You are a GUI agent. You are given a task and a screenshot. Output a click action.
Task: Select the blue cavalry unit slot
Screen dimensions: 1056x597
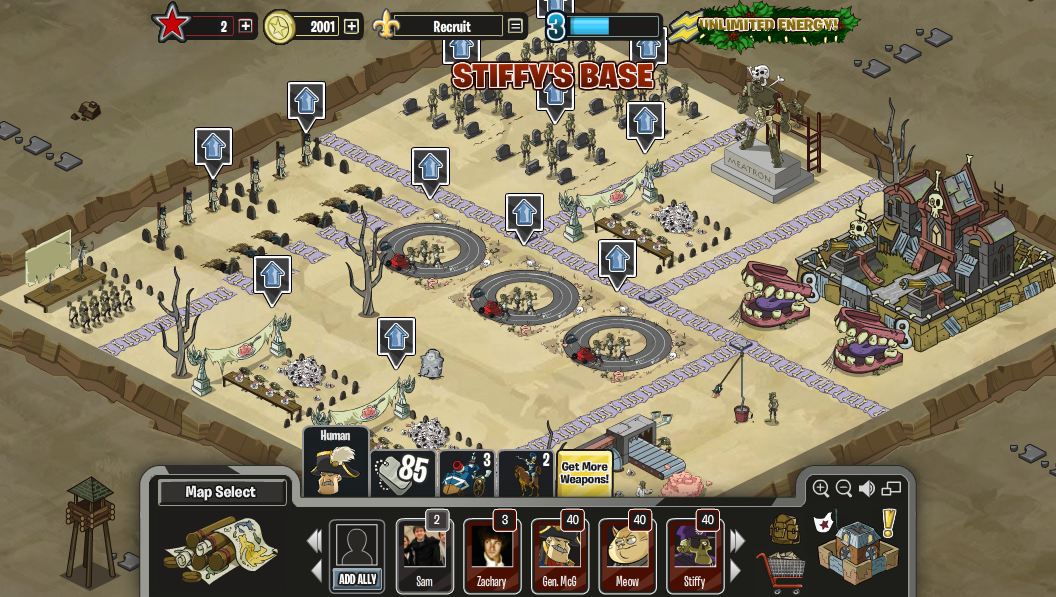[466, 473]
